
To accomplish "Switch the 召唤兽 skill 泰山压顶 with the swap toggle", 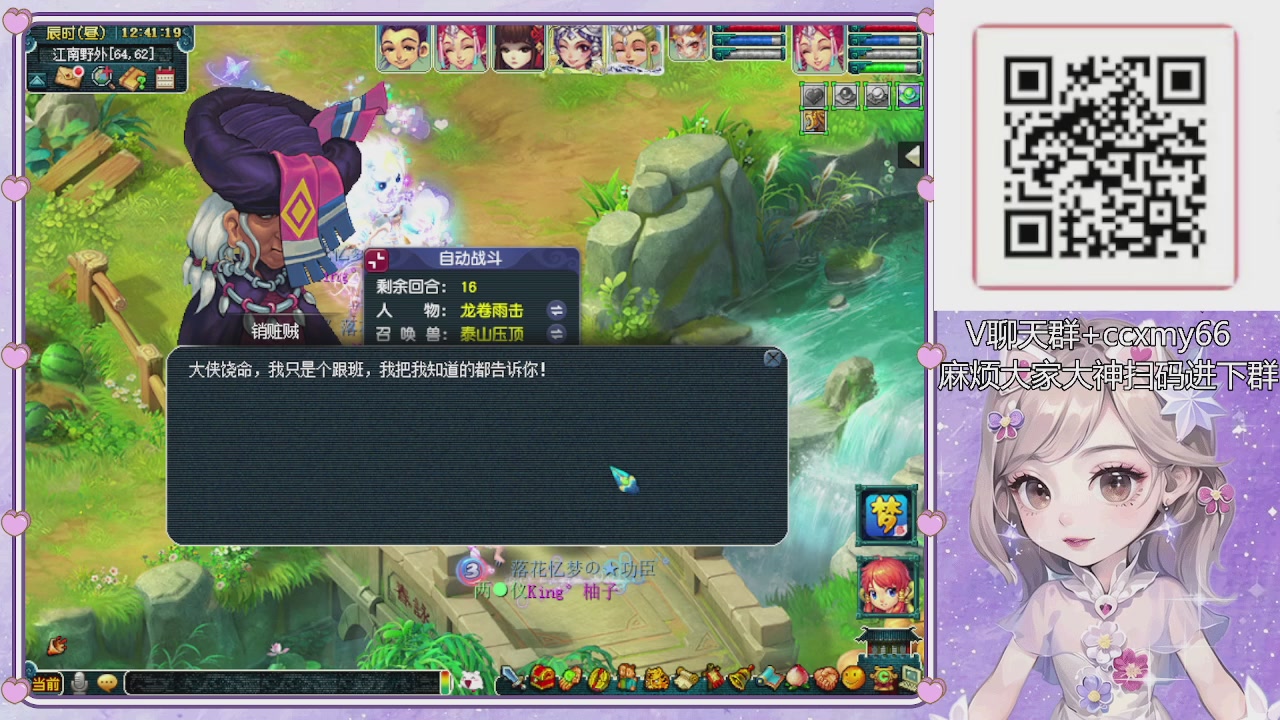I will point(556,333).
